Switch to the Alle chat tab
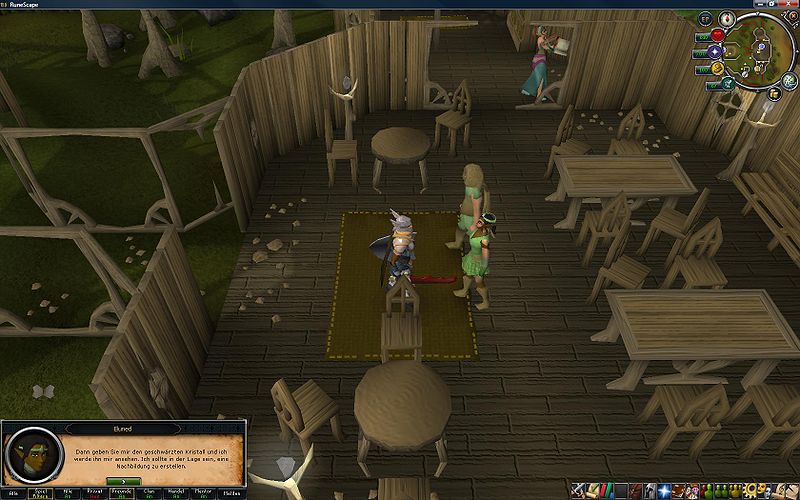Screen dimensions: 800x500 pyautogui.click(x=13, y=493)
